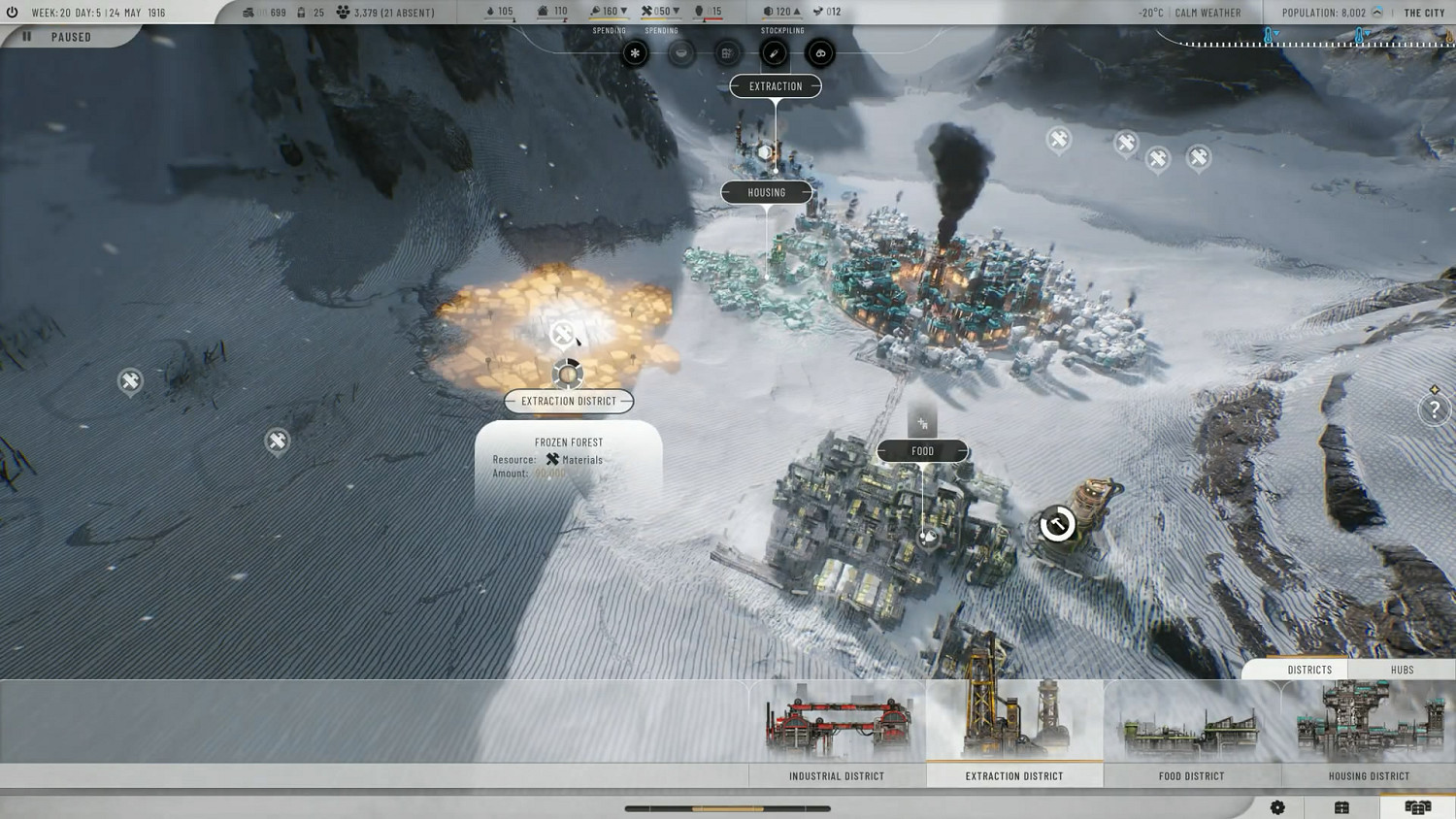Open the materials tools need icon
Image resolution: width=1456 pixels, height=819 pixels.
(774, 53)
